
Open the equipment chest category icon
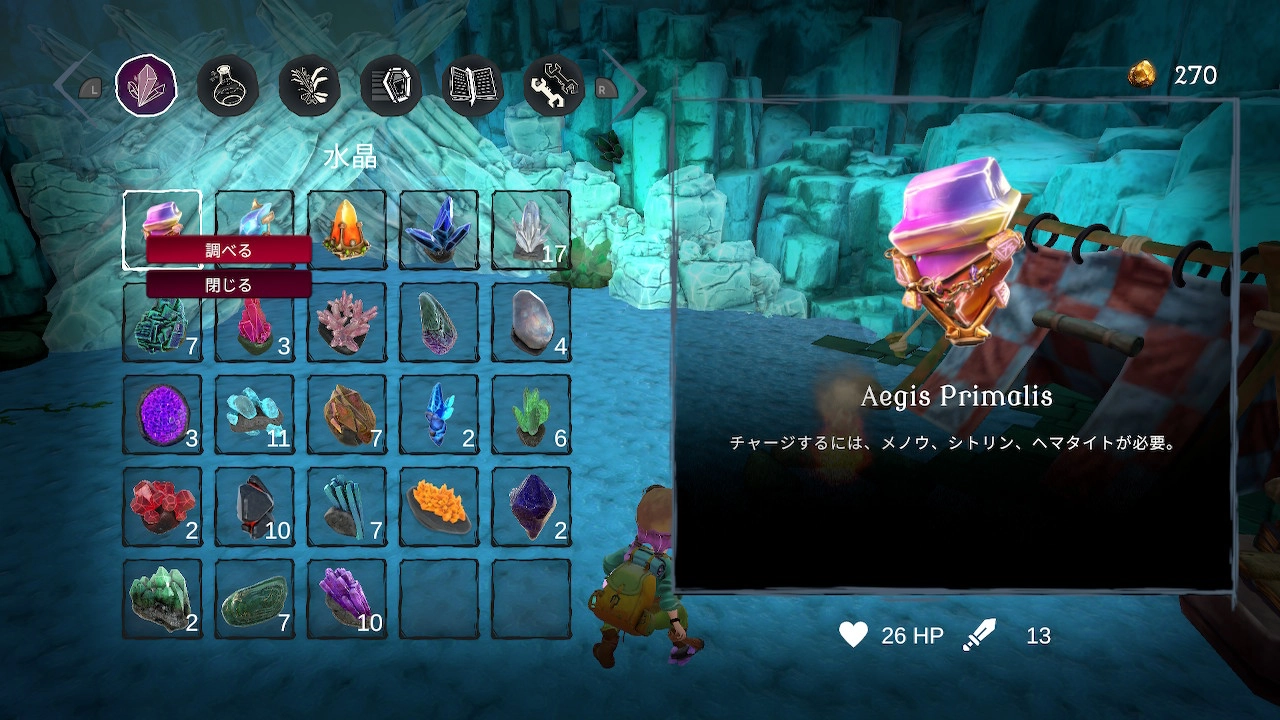click(390, 86)
